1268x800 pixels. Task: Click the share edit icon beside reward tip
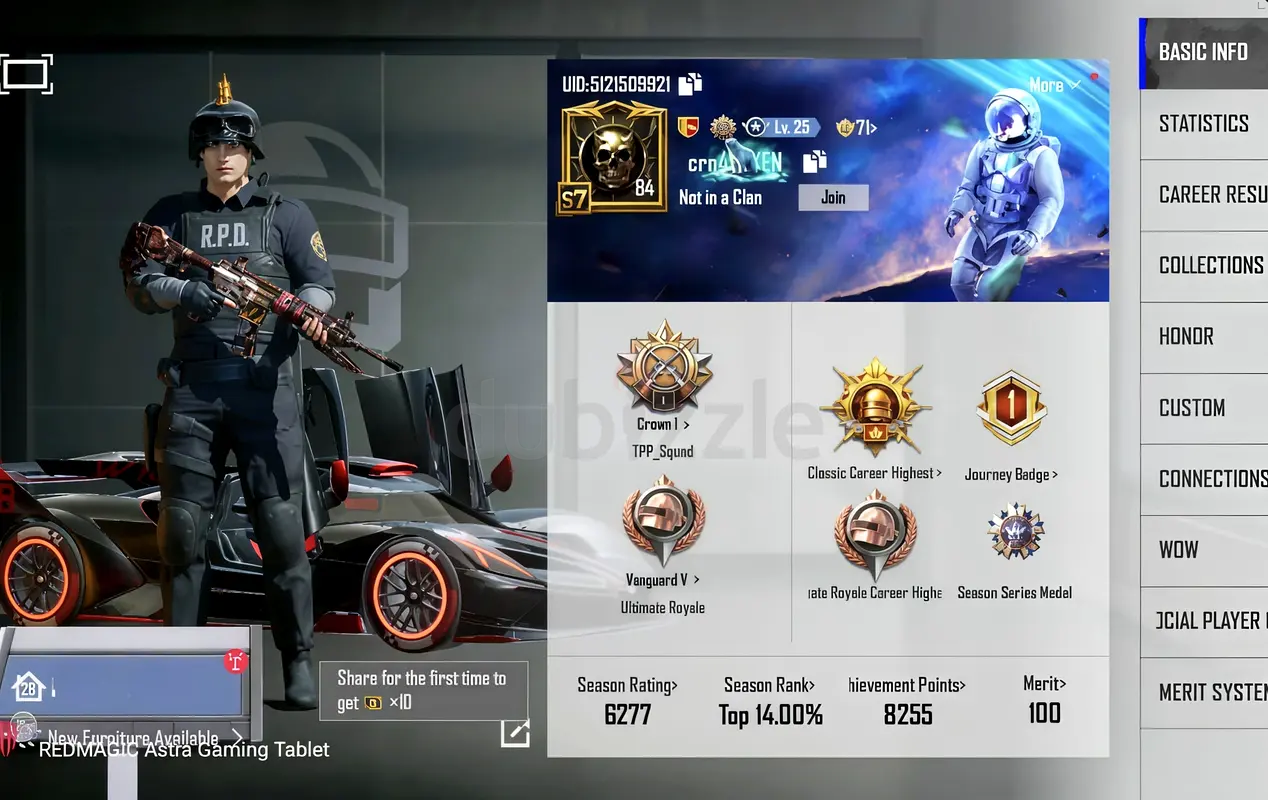[x=515, y=733]
